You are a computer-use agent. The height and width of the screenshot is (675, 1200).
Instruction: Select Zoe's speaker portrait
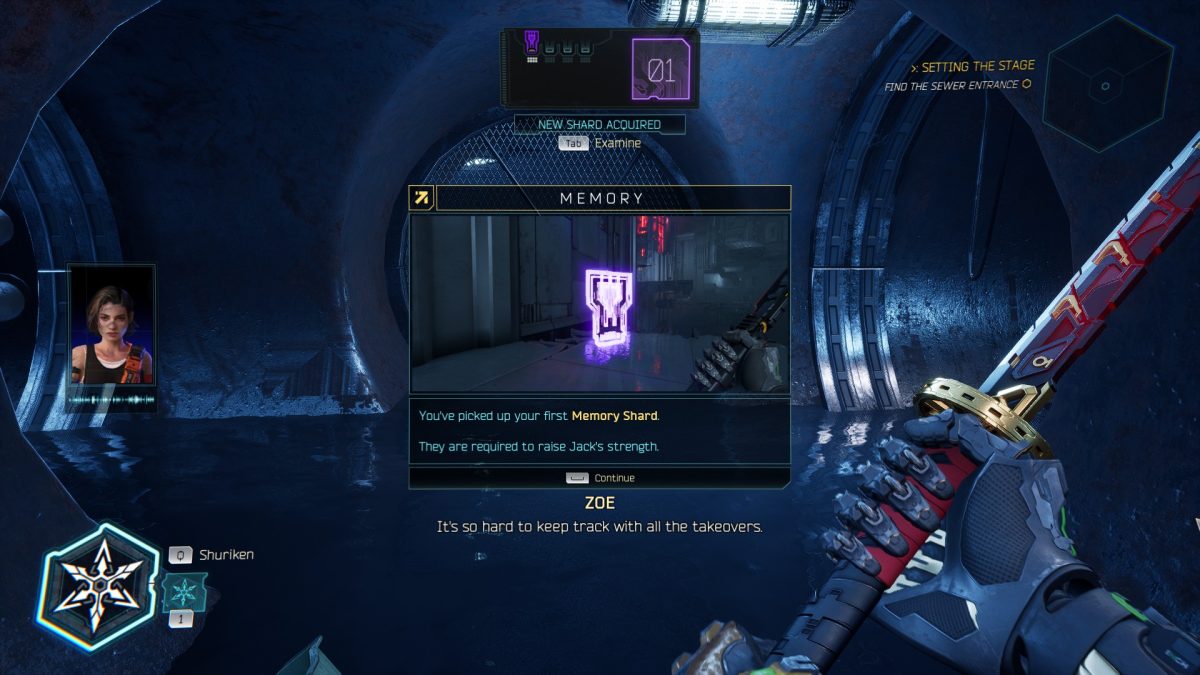[111, 325]
